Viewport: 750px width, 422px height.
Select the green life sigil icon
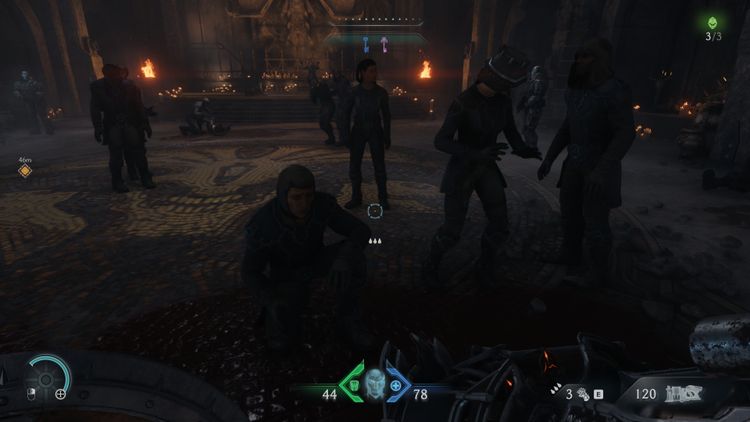pos(712,20)
